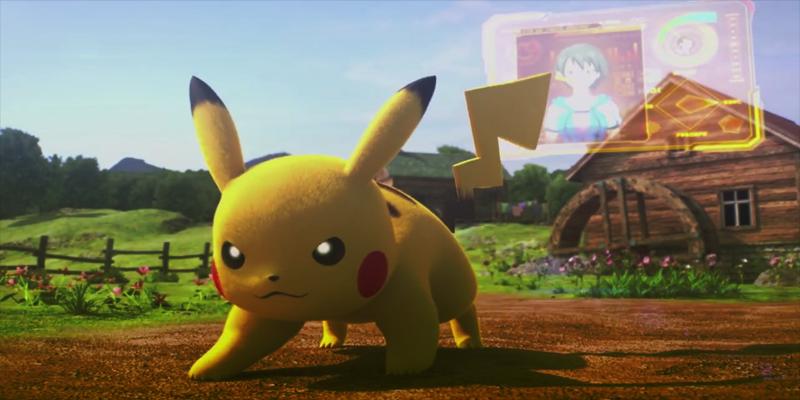
Task: Click the circular gauge icon on the panel
Action: tap(688, 42)
